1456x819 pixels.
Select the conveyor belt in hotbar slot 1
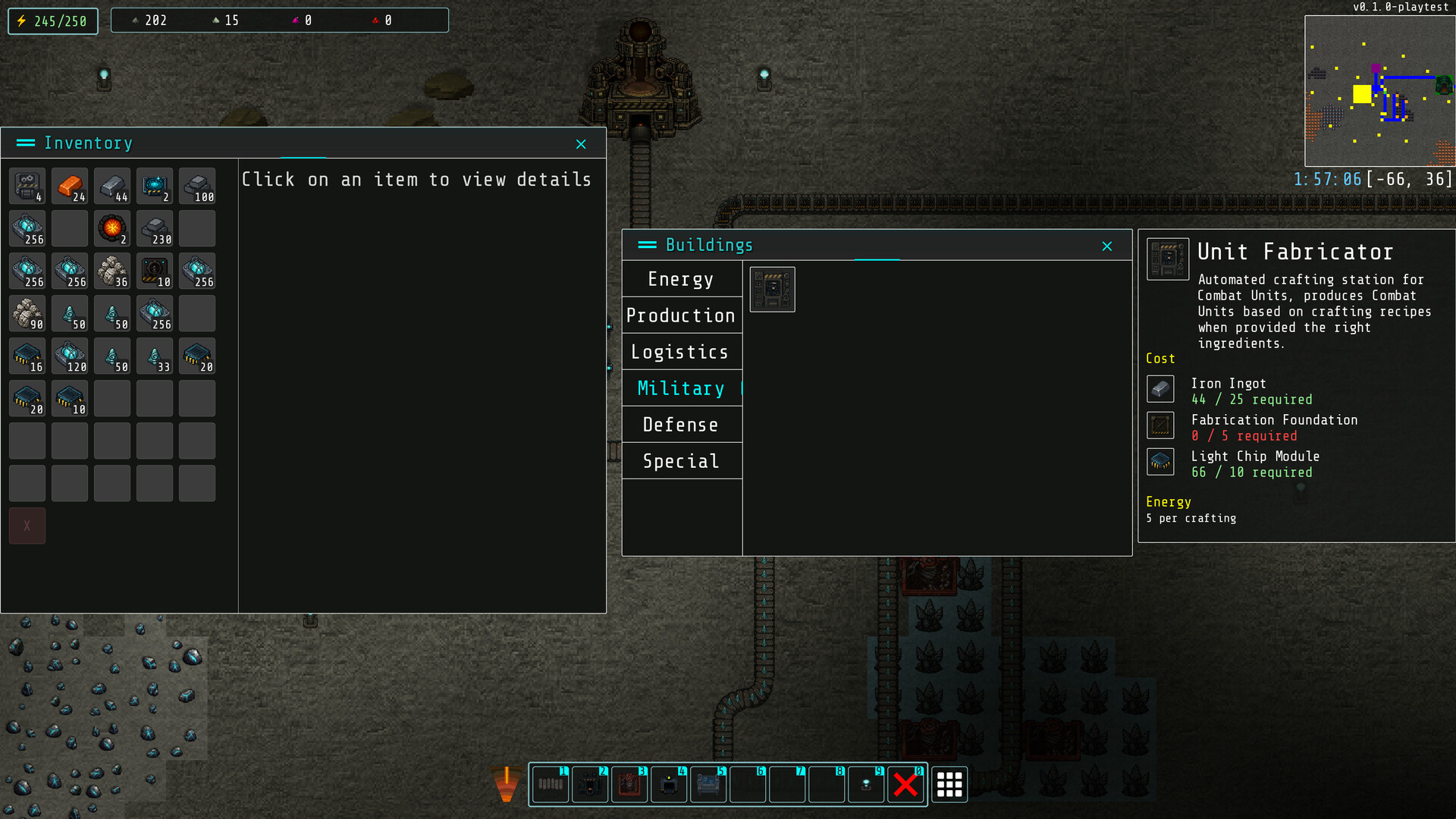click(x=551, y=785)
